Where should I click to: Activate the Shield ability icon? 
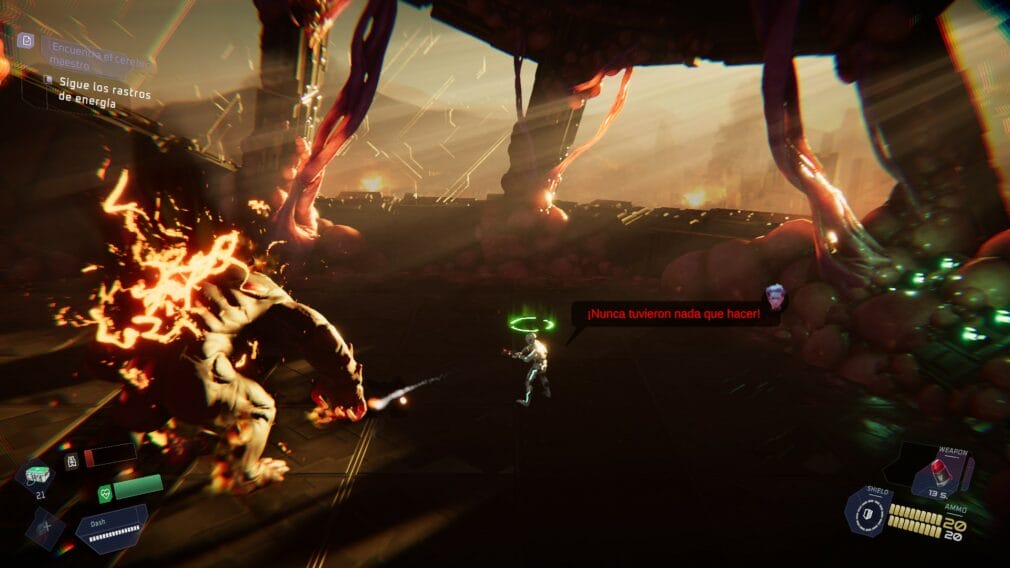pos(867,514)
